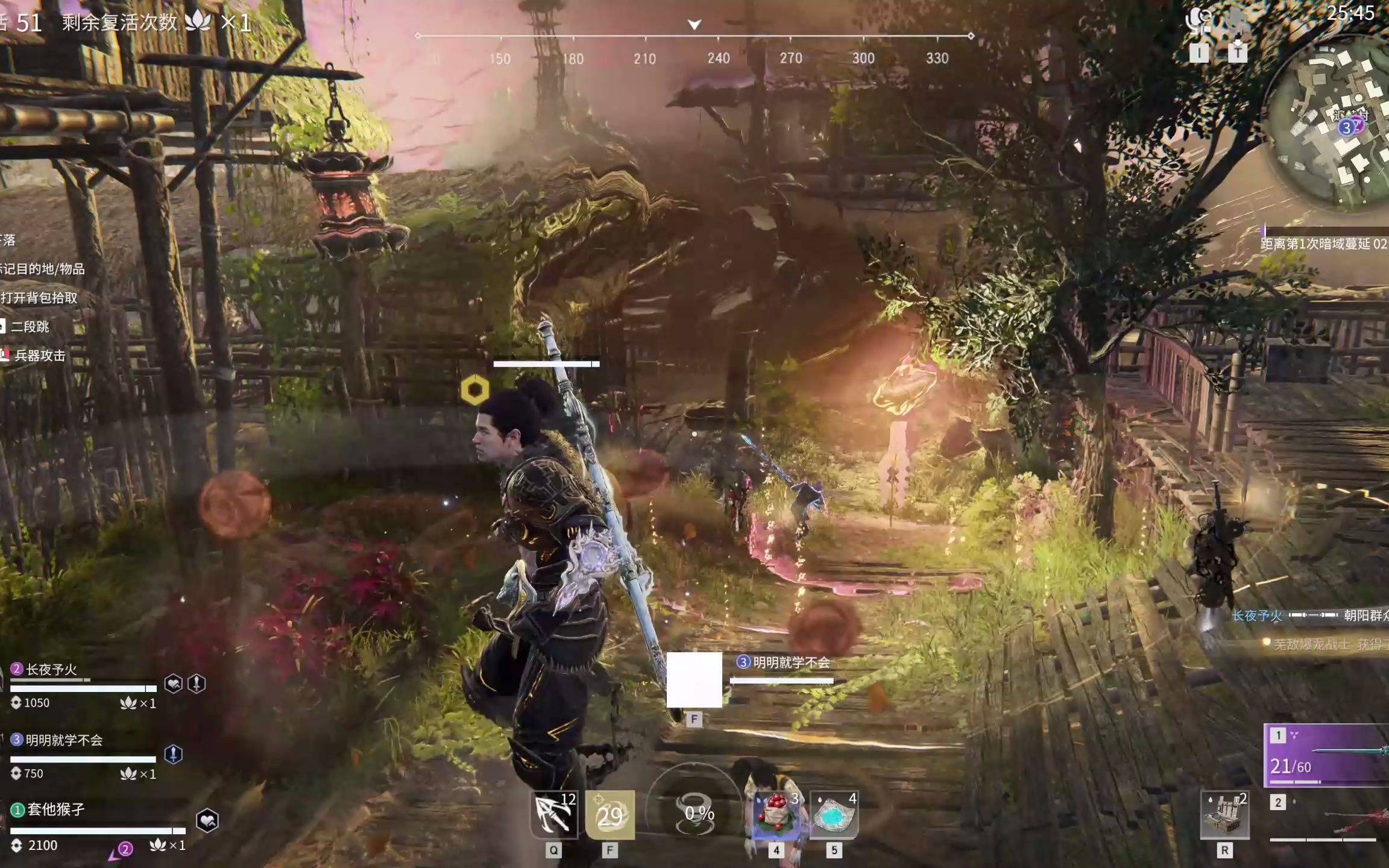Click the blue sword buff icon beside 明明就学不会
The height and width of the screenshot is (868, 1389).
174,754
